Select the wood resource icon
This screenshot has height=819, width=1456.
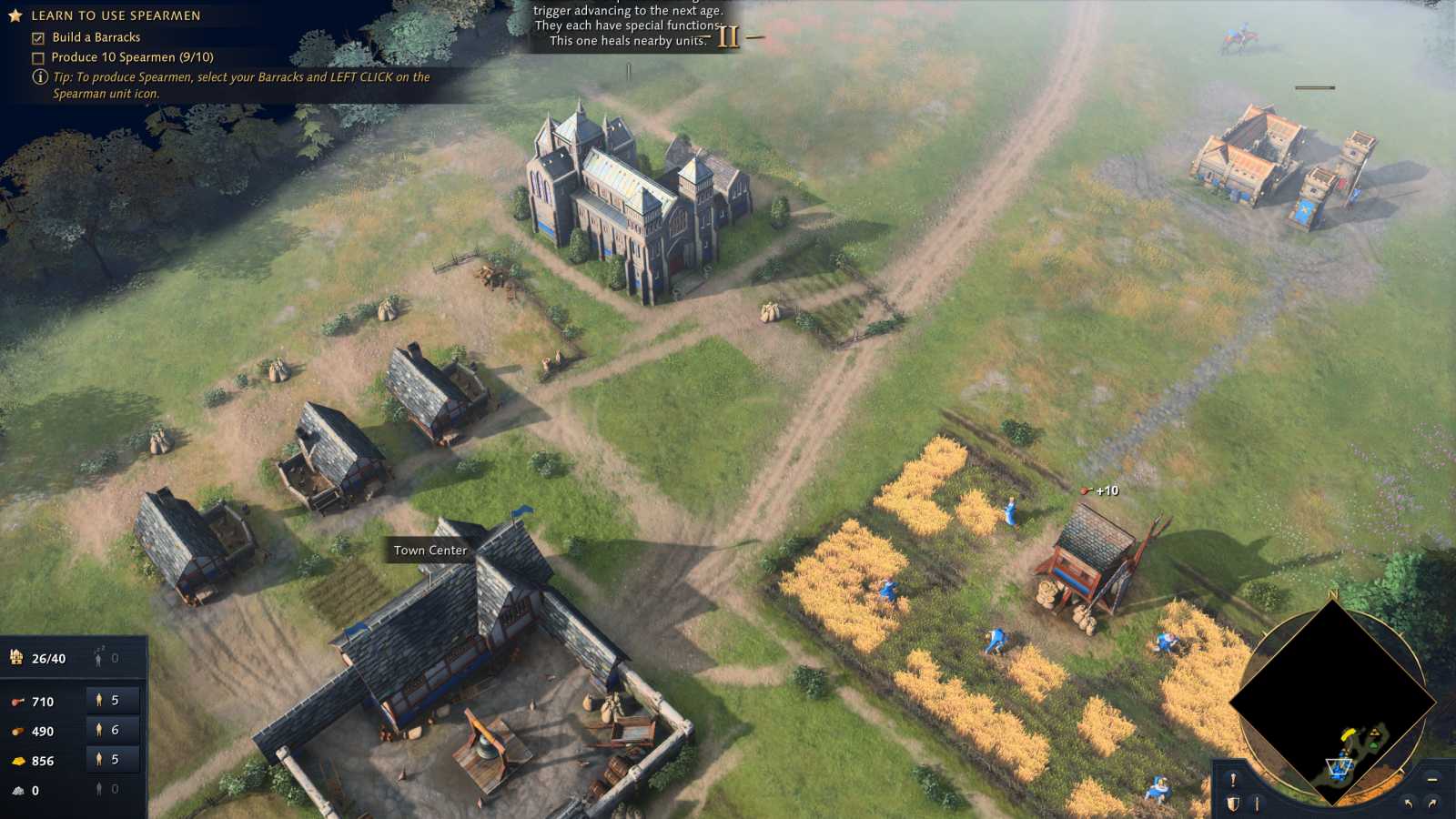(16, 731)
